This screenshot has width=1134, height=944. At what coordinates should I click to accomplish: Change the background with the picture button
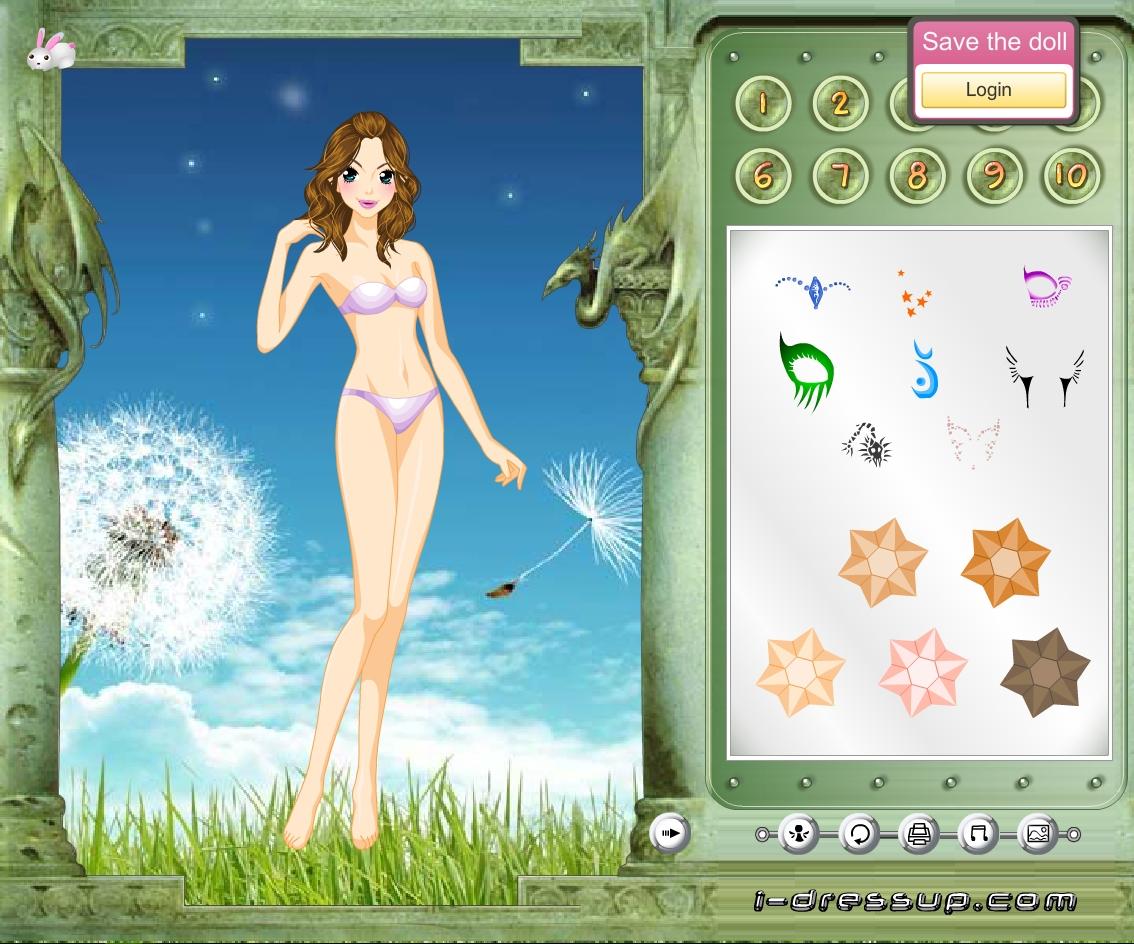click(1038, 833)
